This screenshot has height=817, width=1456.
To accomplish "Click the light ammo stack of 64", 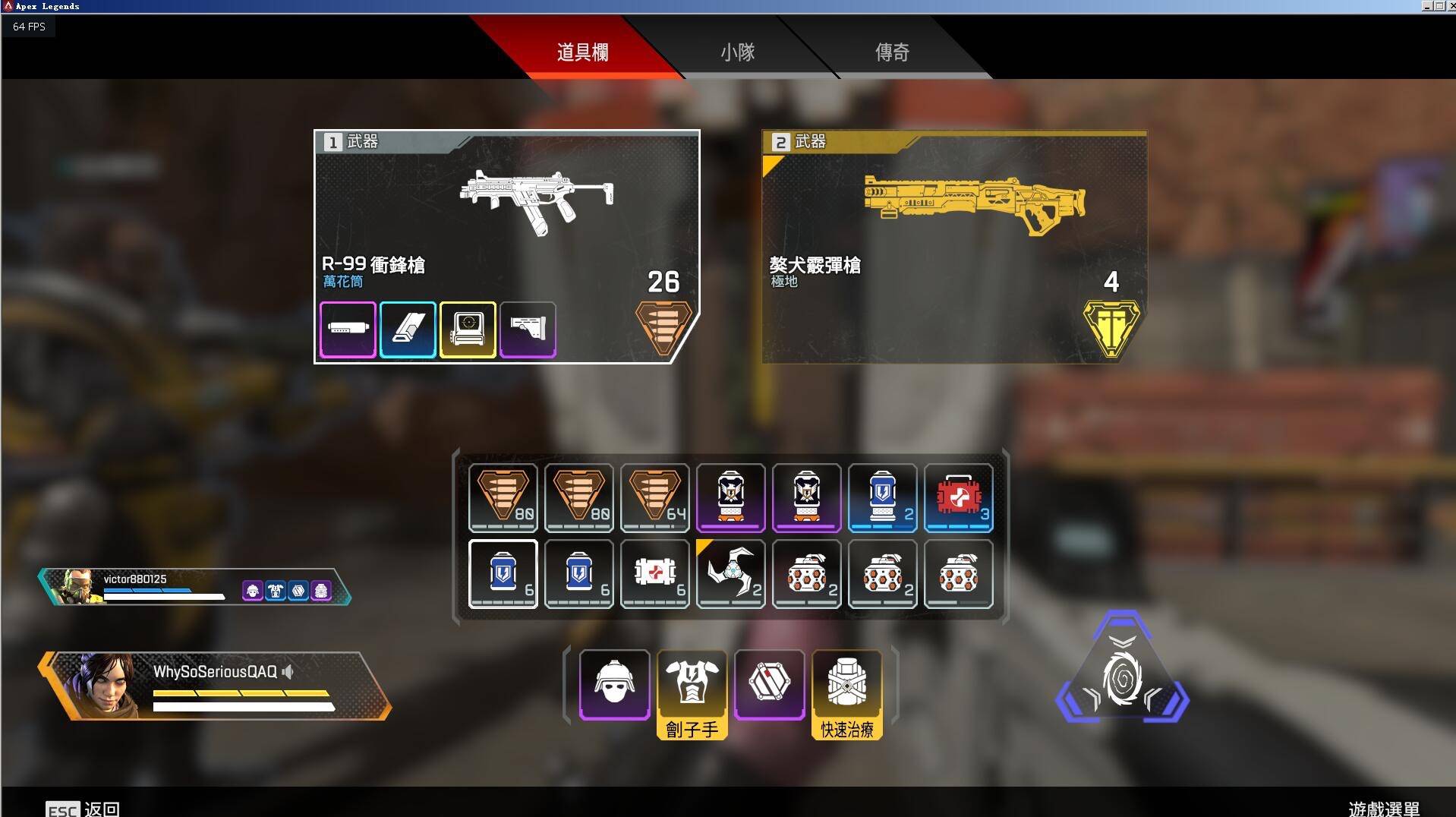I will [x=654, y=498].
